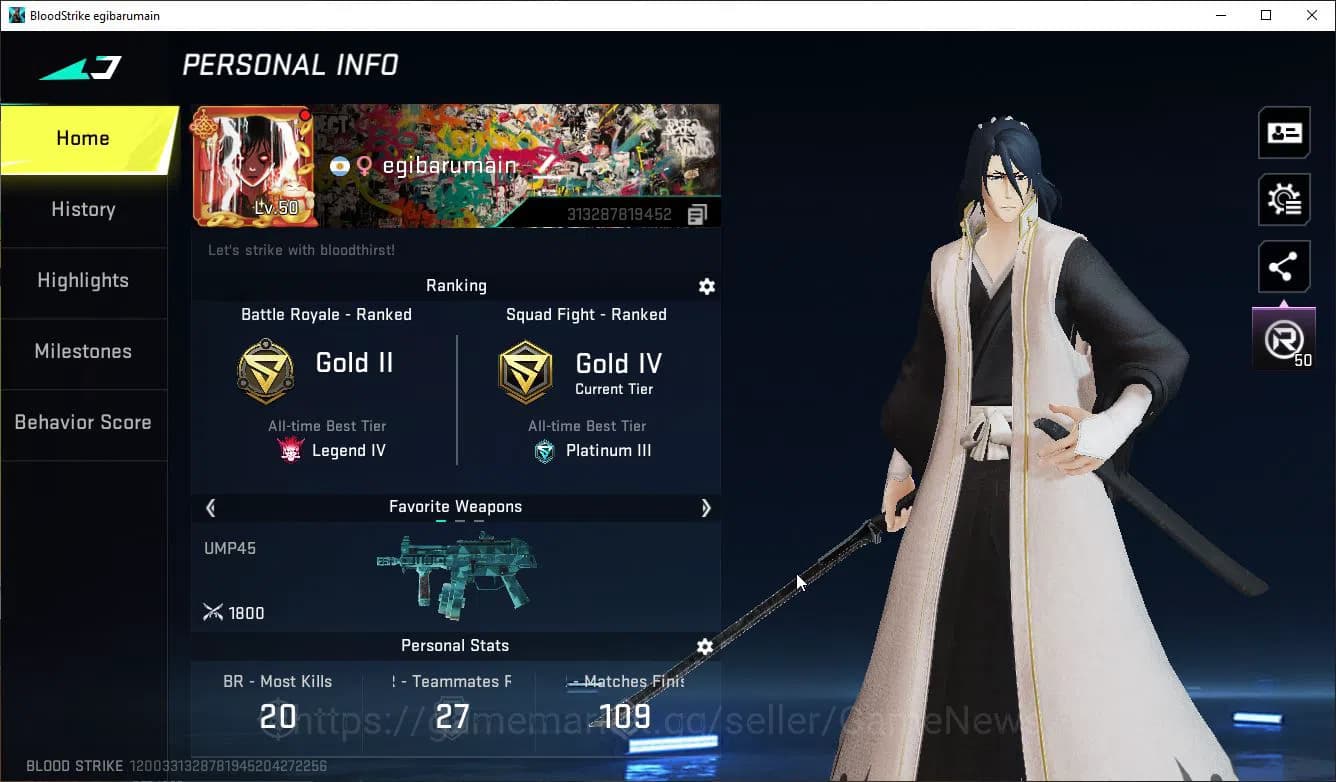Show next favorite weapon with right arrow
This screenshot has height=782, width=1336.
(706, 508)
